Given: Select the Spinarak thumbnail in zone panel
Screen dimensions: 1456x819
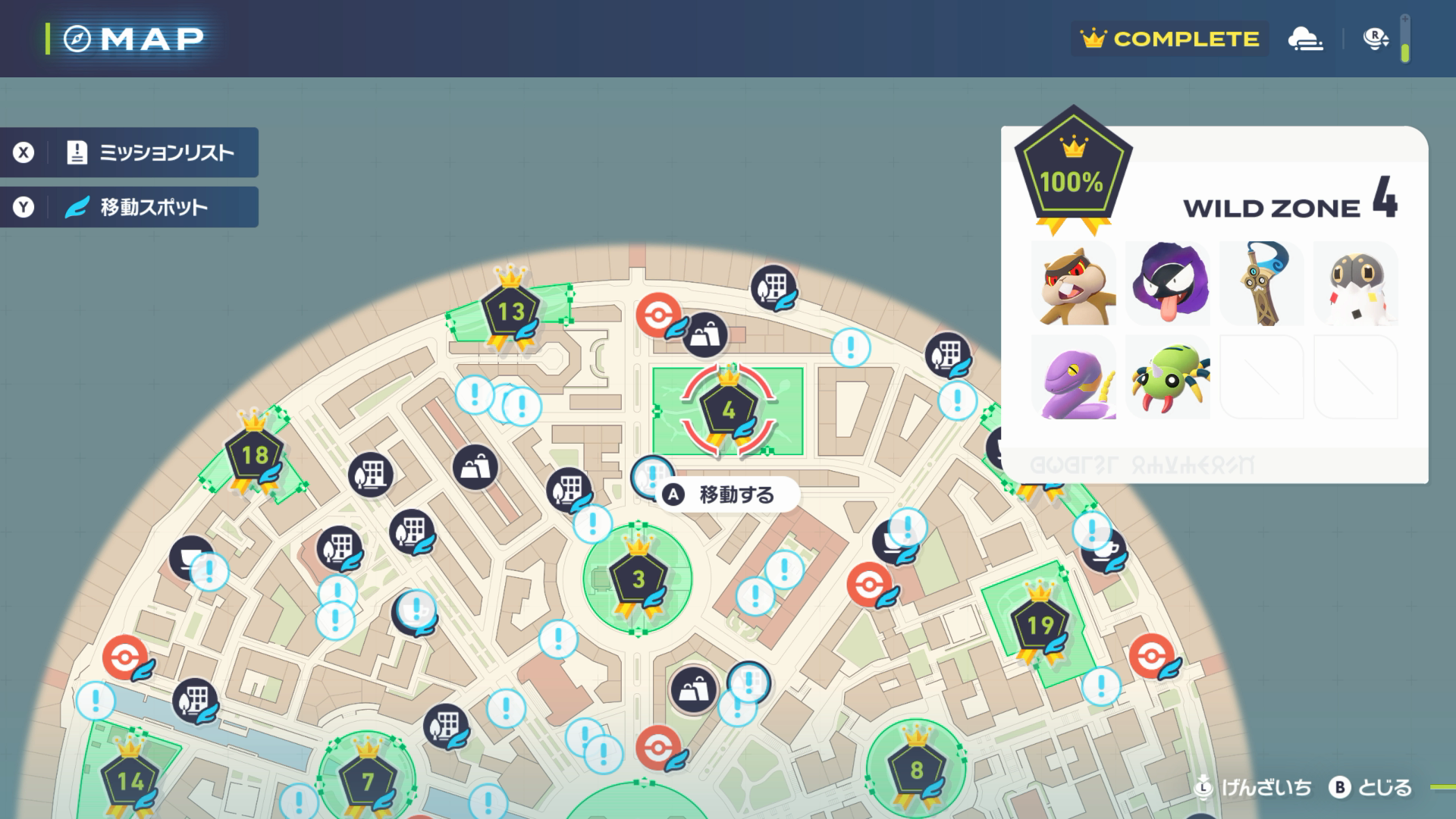Looking at the screenshot, I should (x=1168, y=378).
